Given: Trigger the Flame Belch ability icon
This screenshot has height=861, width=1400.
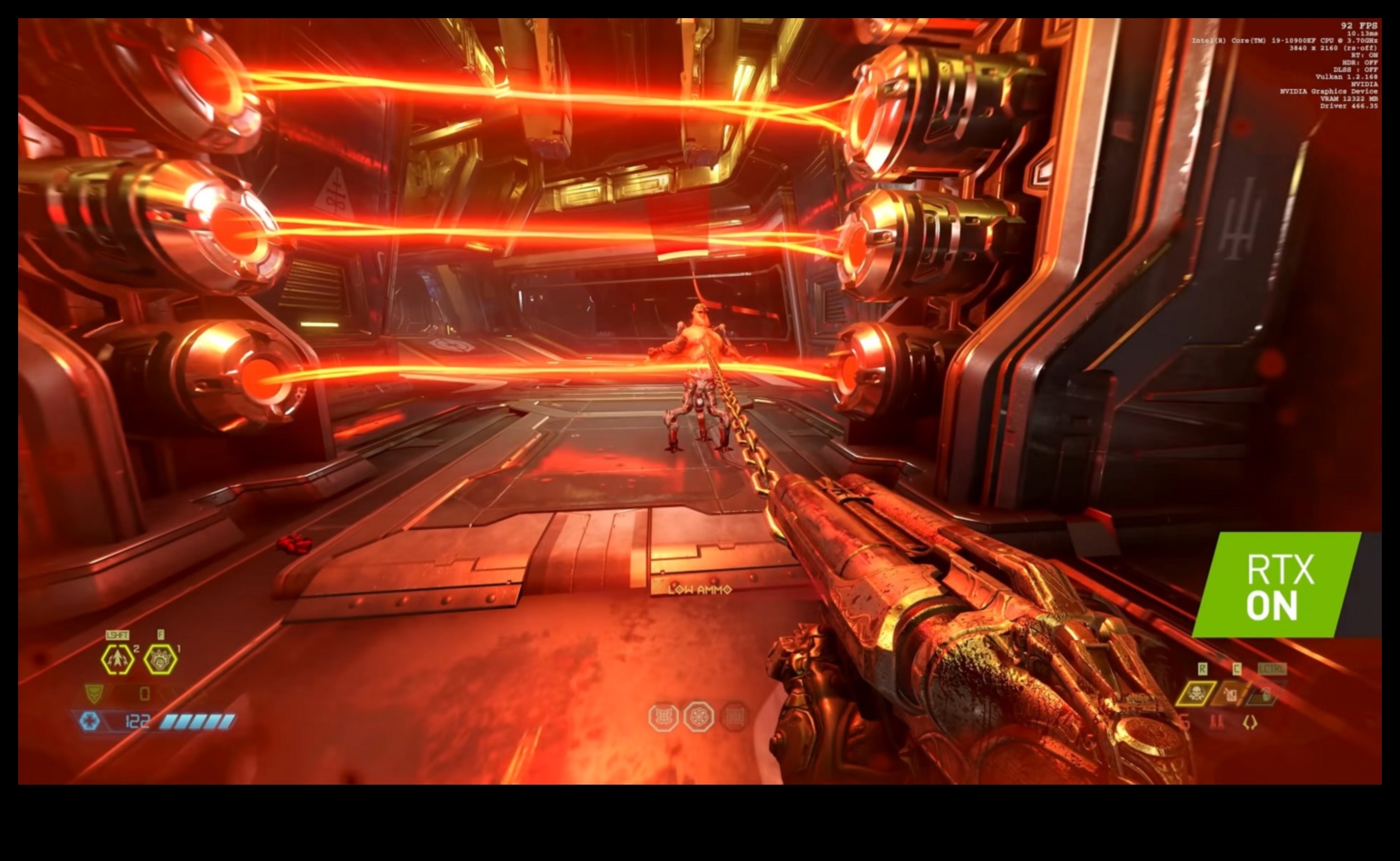Looking at the screenshot, I should point(161,659).
